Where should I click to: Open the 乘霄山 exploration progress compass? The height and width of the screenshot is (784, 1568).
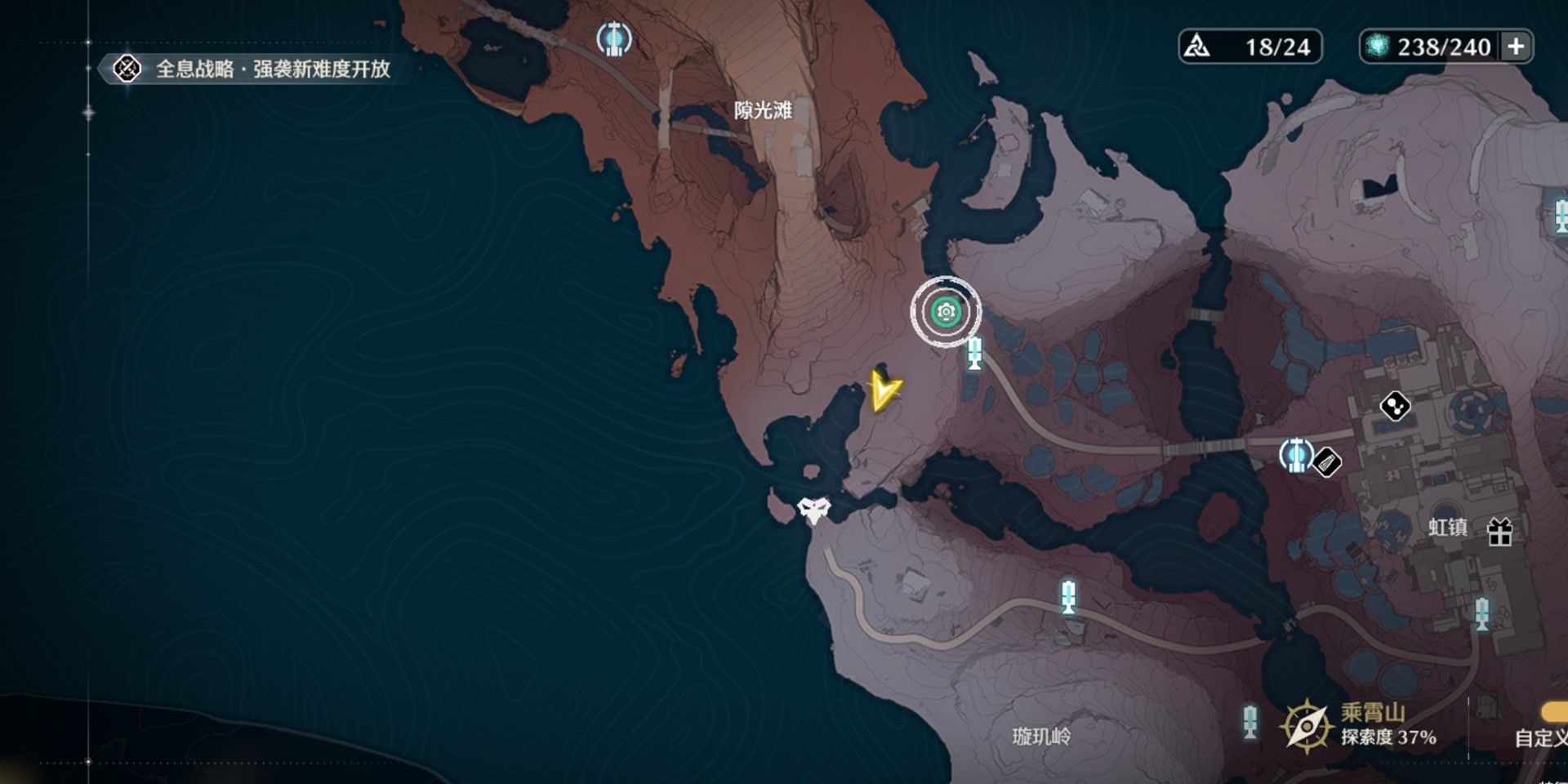(x=1305, y=725)
